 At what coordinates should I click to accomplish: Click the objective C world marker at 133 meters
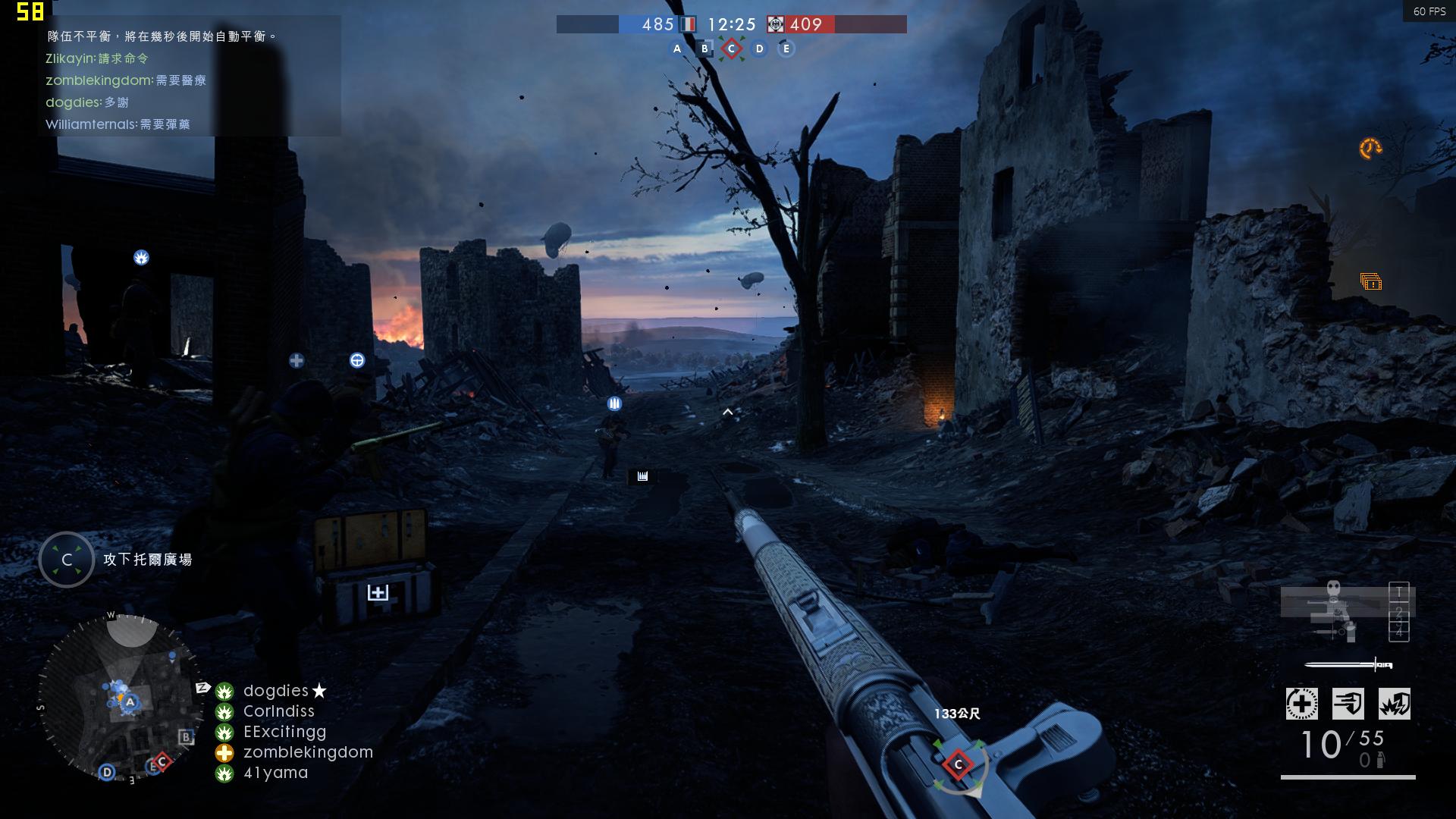tap(958, 764)
